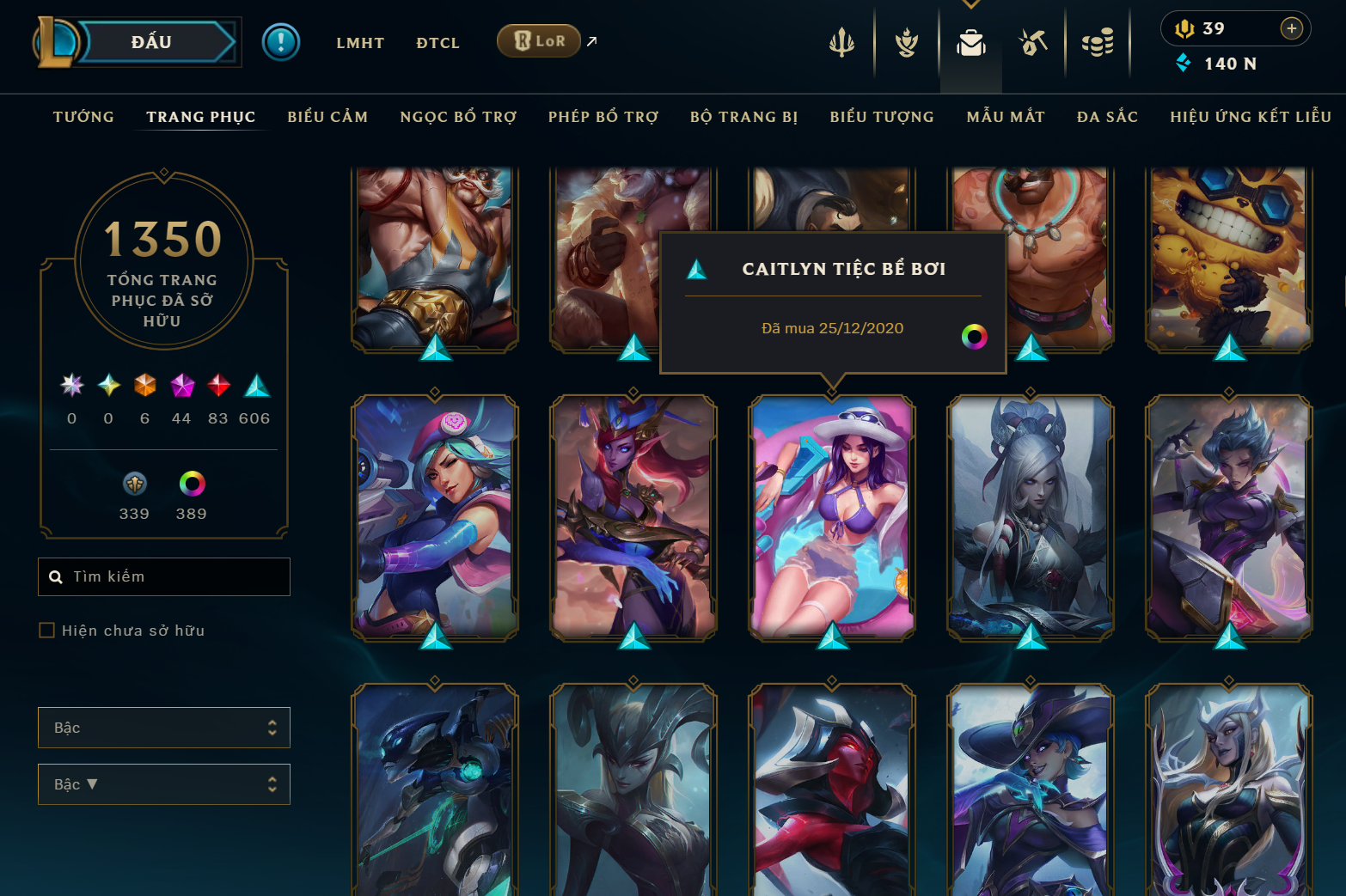This screenshot has width=1346, height=896.
Task: Click the chroma color wheel on the Caitlyn tooltip
Action: (974, 337)
